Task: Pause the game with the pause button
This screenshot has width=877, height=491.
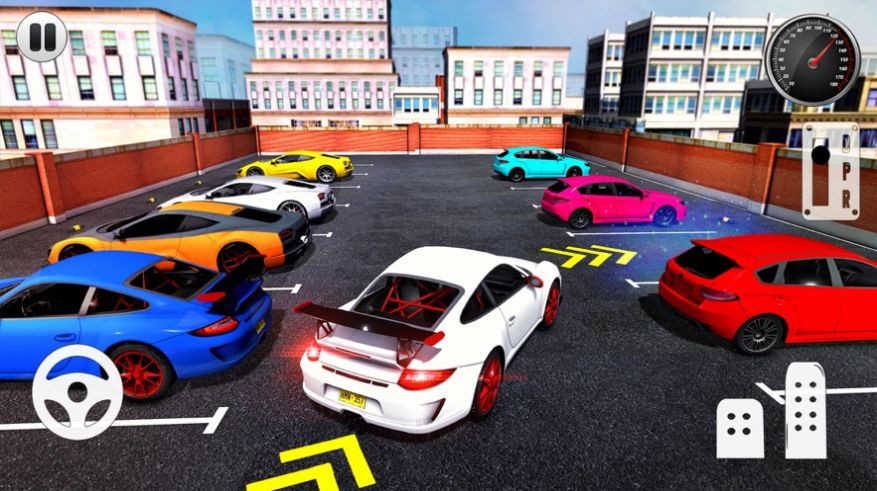Action: click(42, 37)
